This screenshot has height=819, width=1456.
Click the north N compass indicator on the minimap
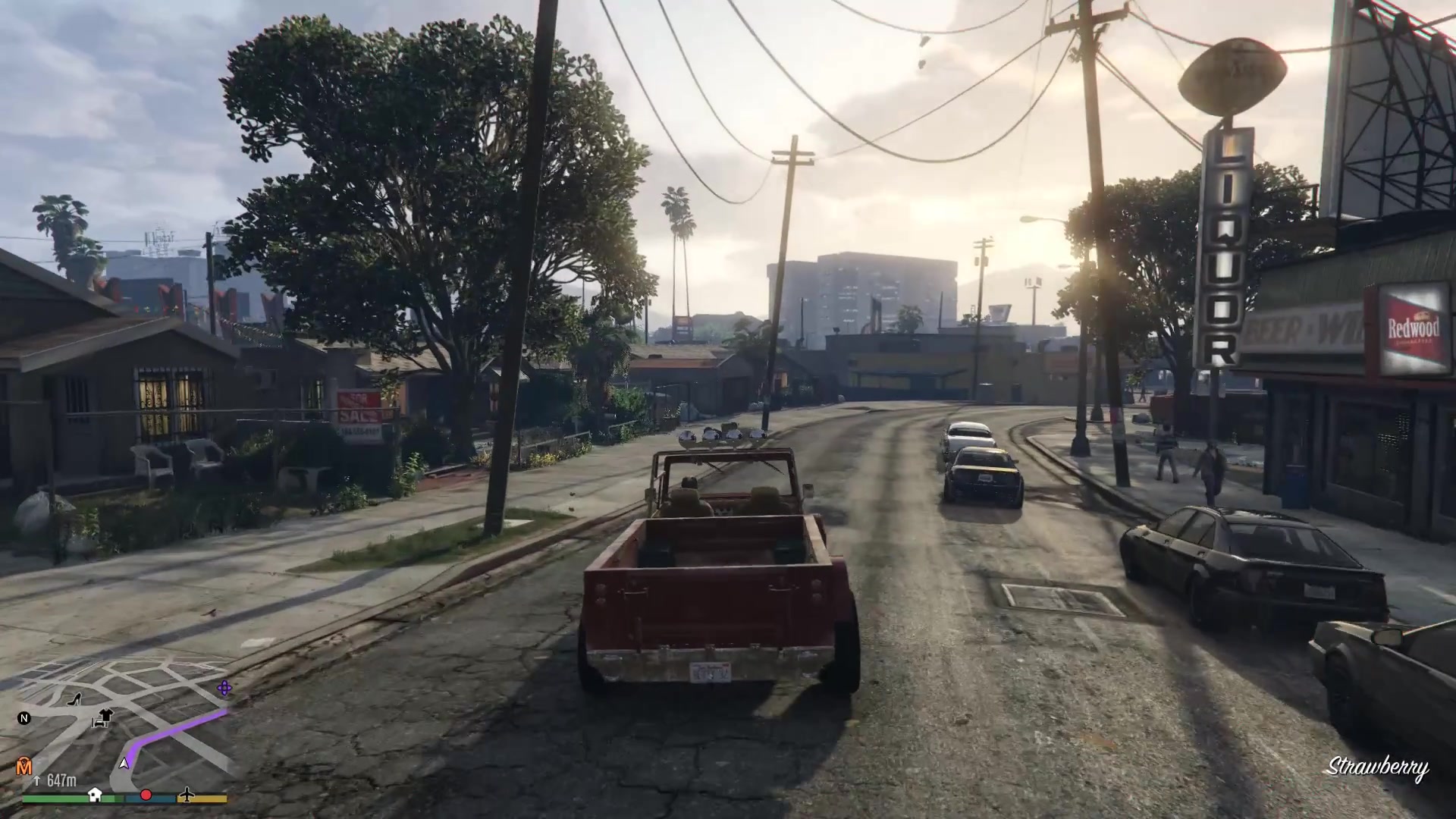(x=24, y=719)
